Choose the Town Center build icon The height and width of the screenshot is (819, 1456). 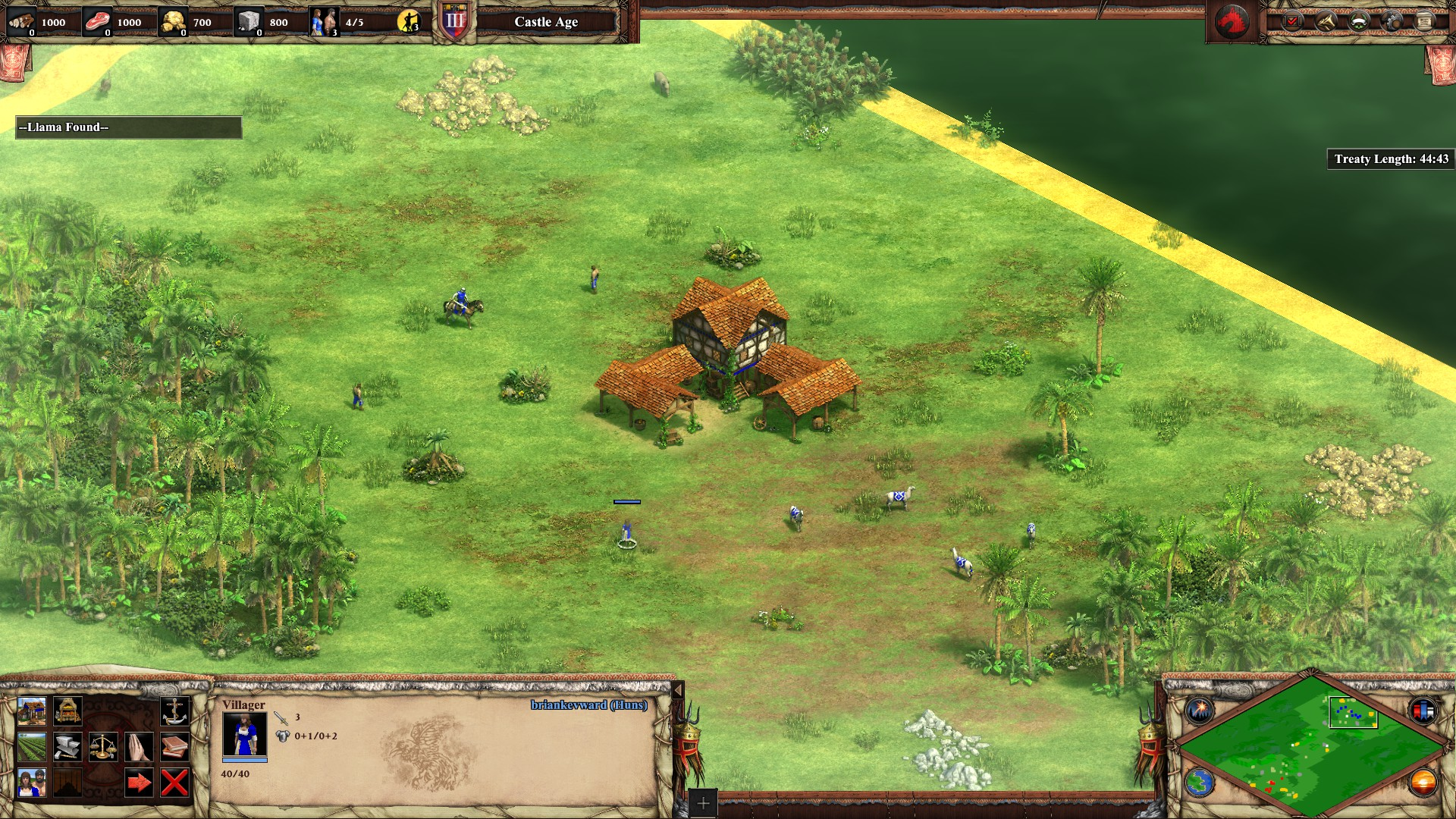32,712
